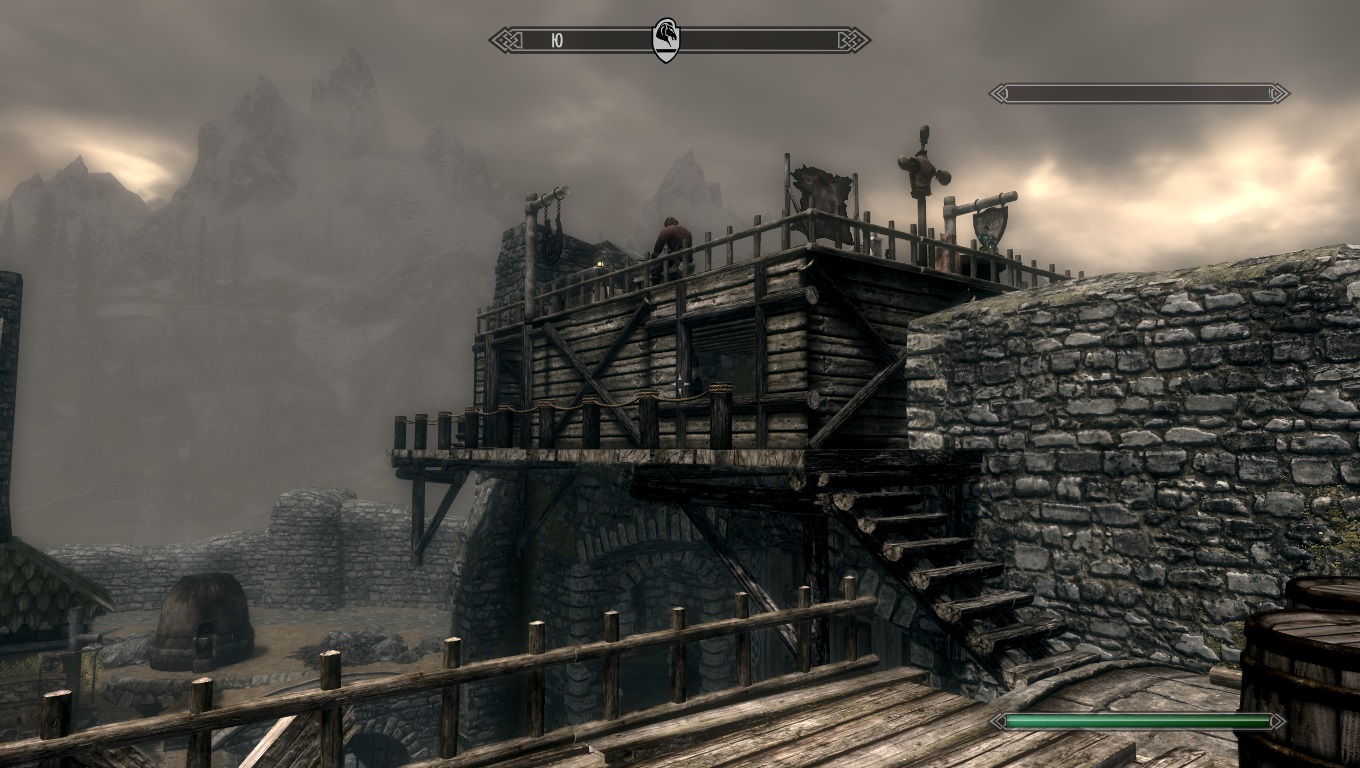Select the Ю direction letter on the compass

pos(557,41)
